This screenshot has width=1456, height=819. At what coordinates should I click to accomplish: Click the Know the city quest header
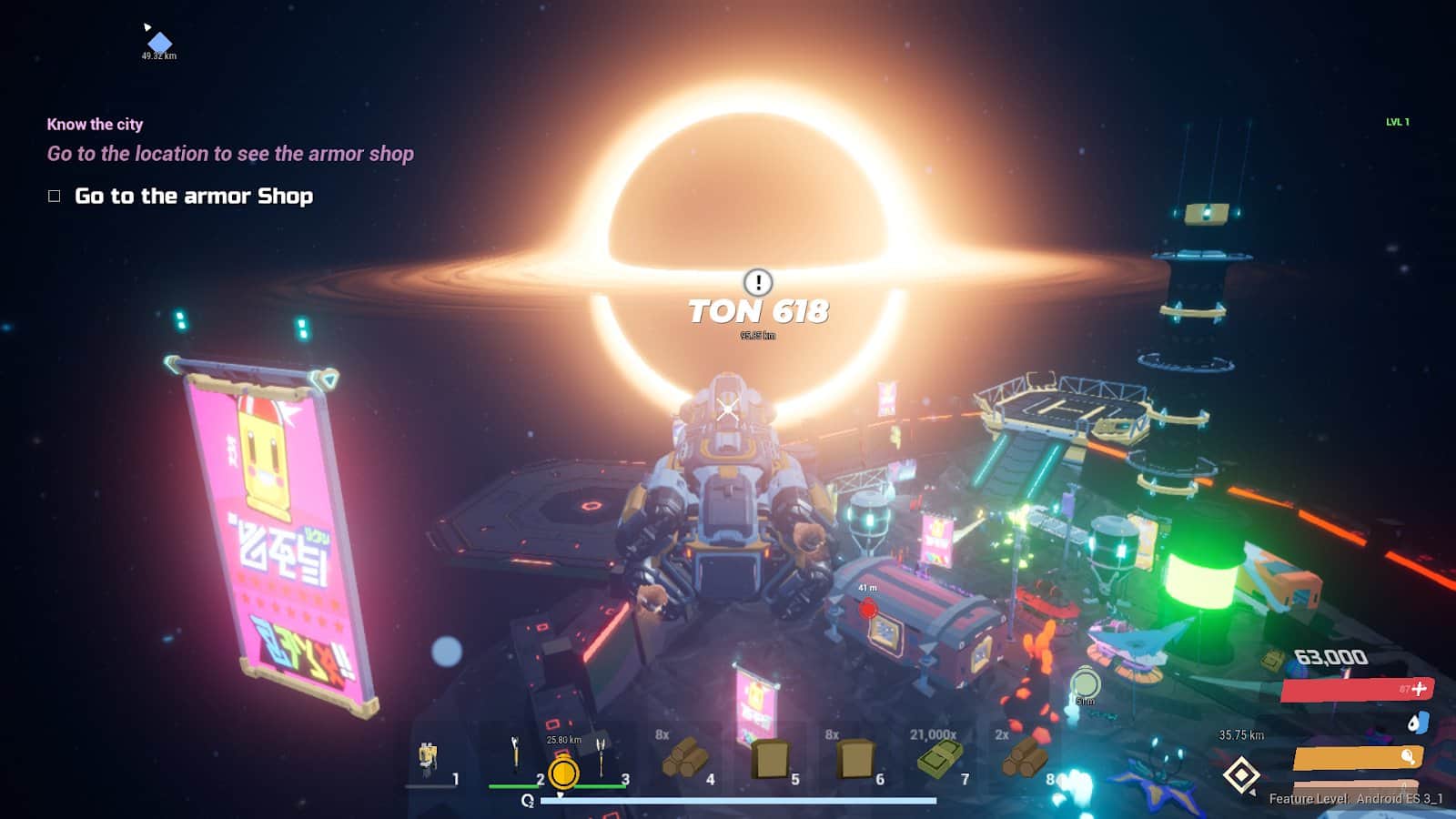click(95, 124)
